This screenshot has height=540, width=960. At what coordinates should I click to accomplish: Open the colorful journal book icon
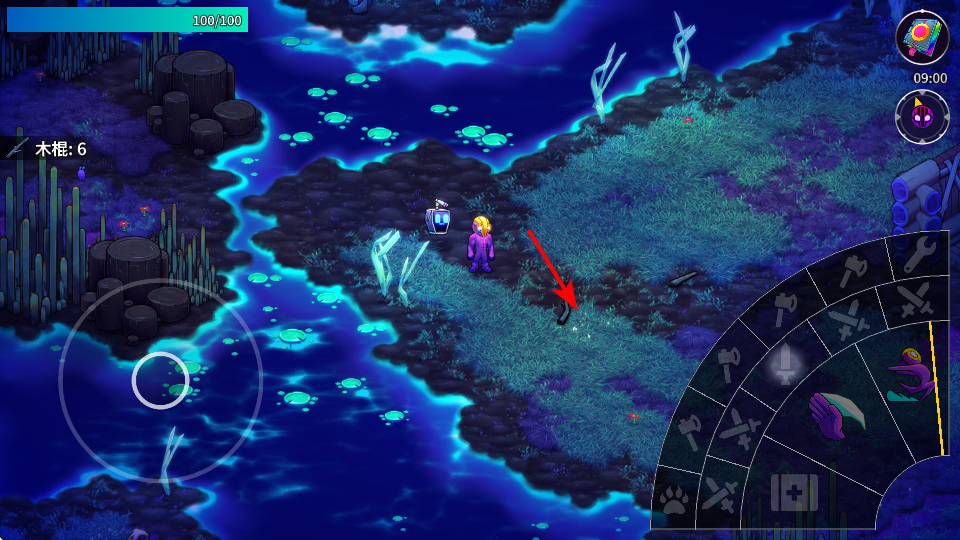pyautogui.click(x=921, y=37)
